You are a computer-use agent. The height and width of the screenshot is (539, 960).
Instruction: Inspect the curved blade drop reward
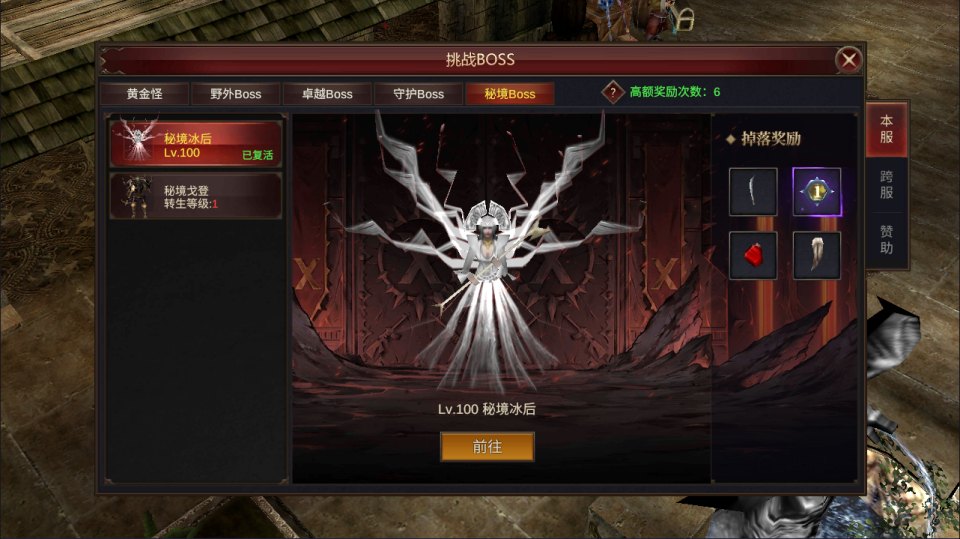753,192
